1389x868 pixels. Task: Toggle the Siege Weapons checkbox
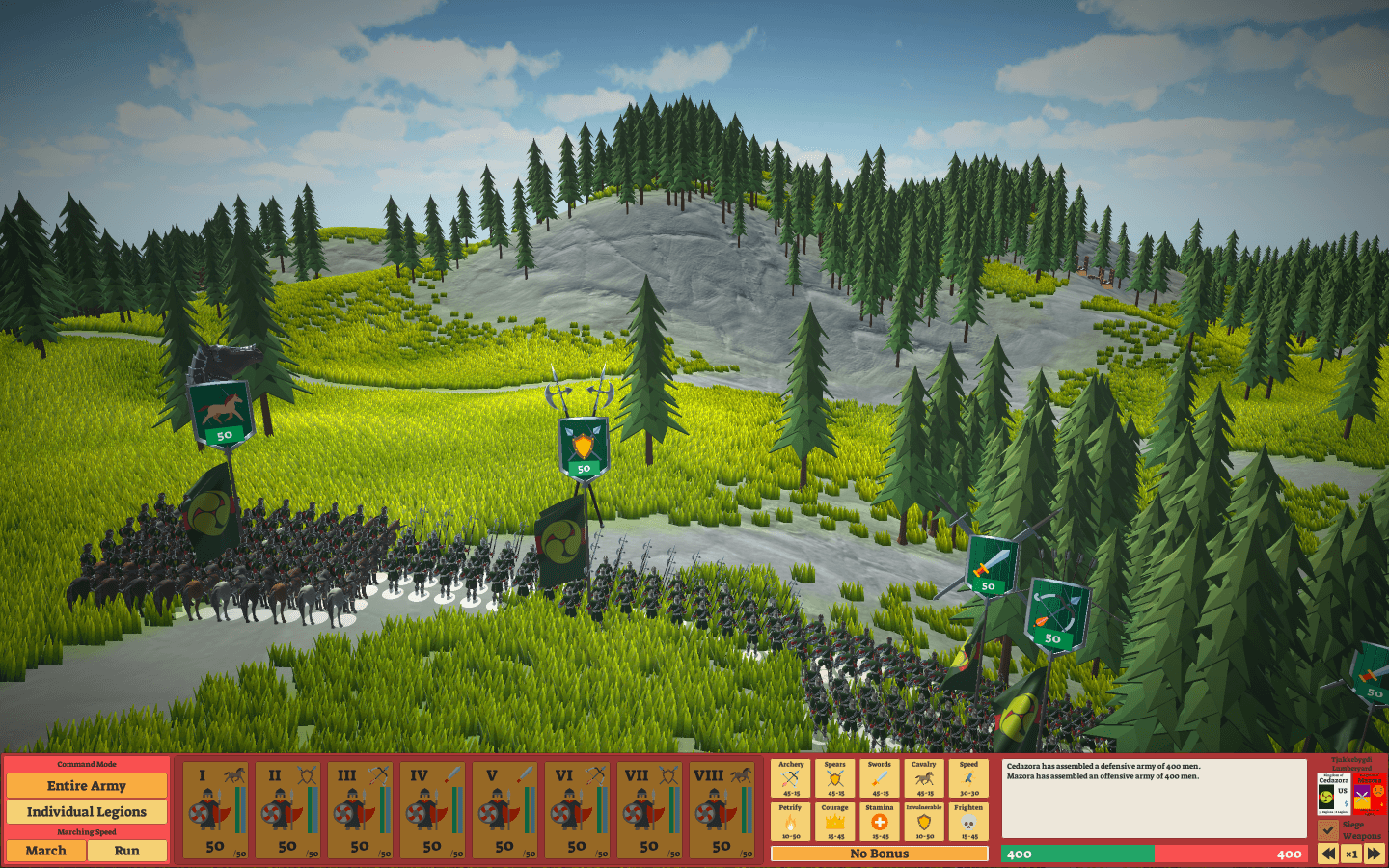[1328, 829]
